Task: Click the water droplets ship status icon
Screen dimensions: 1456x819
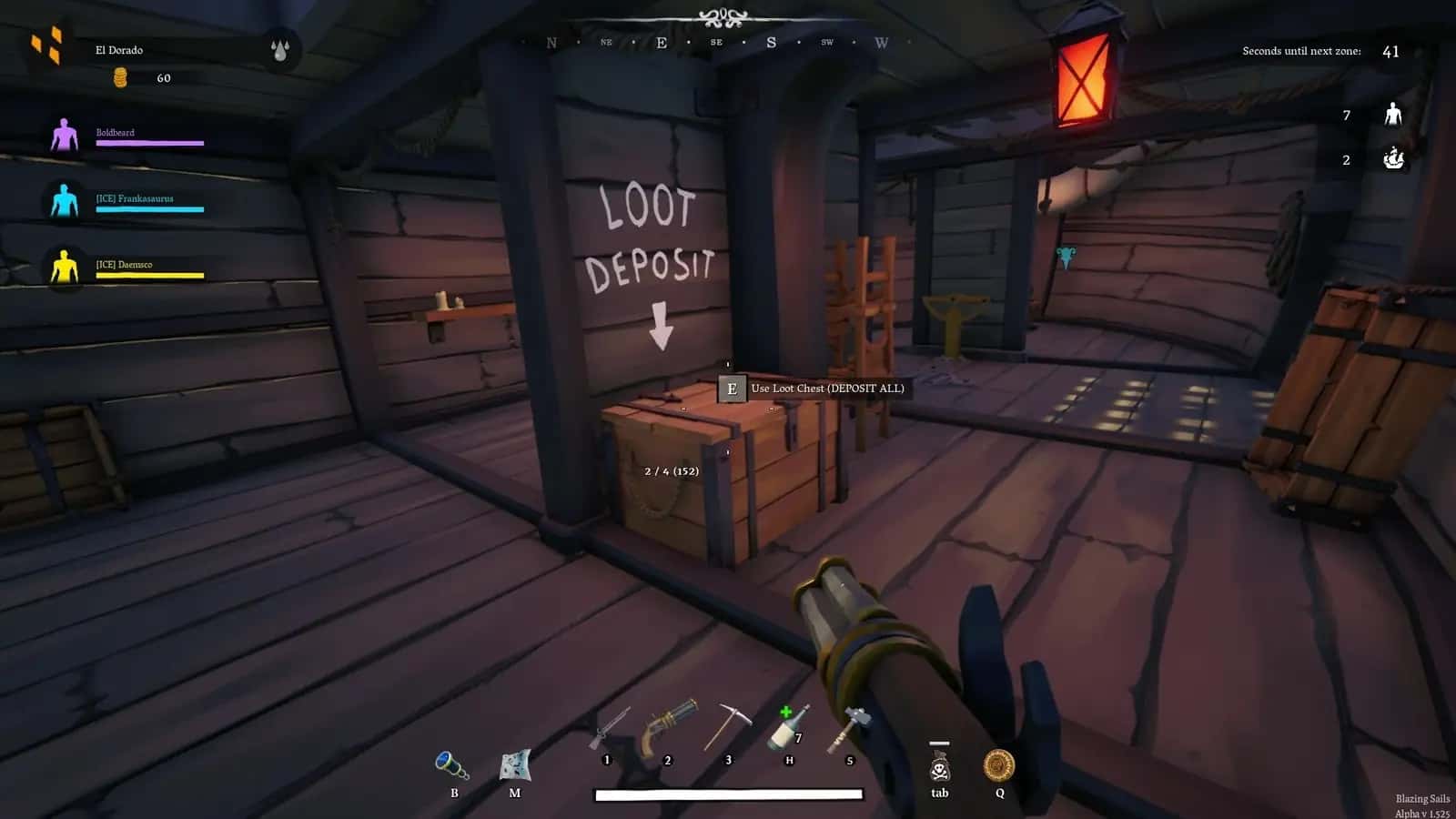Action: (x=279, y=50)
